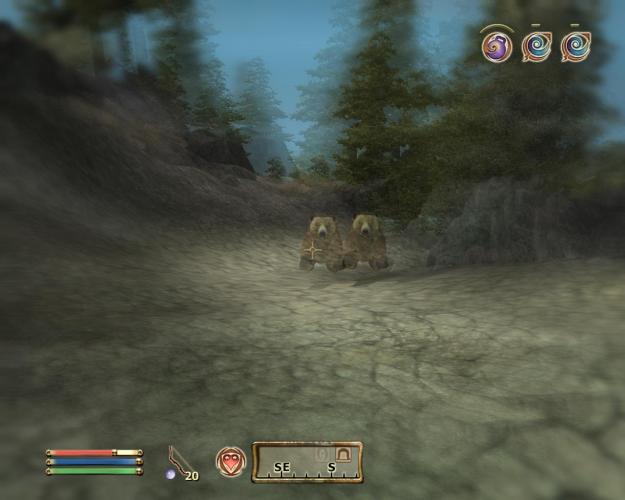Activate the heart restore spell icon
625x500 pixels.
coord(231,462)
